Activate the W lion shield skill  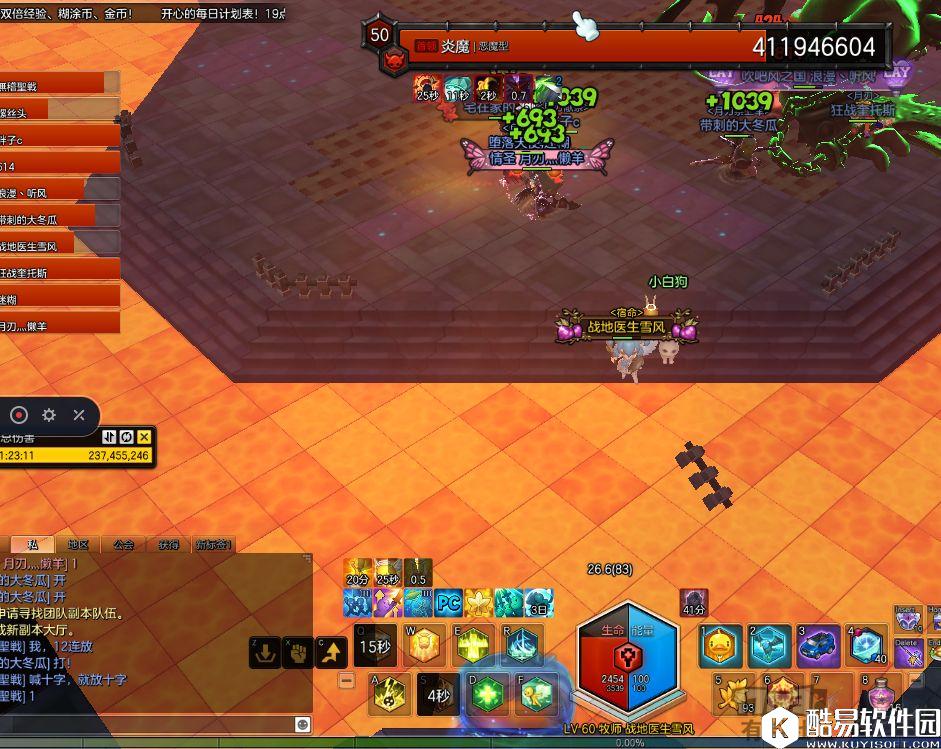[424, 645]
